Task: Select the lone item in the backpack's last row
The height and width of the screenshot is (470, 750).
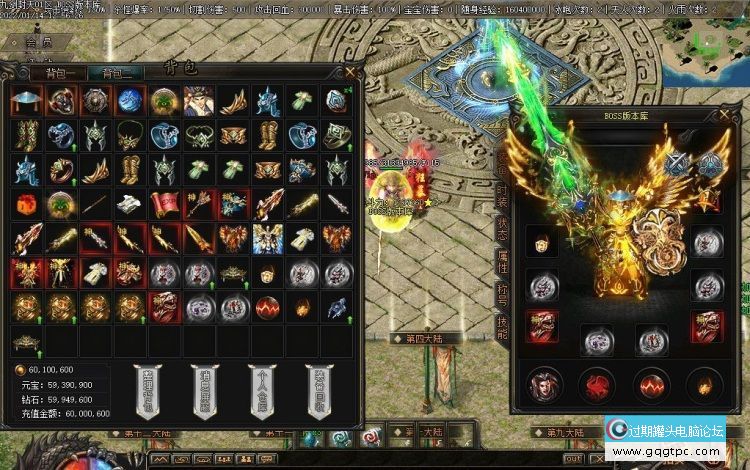Action: (29, 340)
